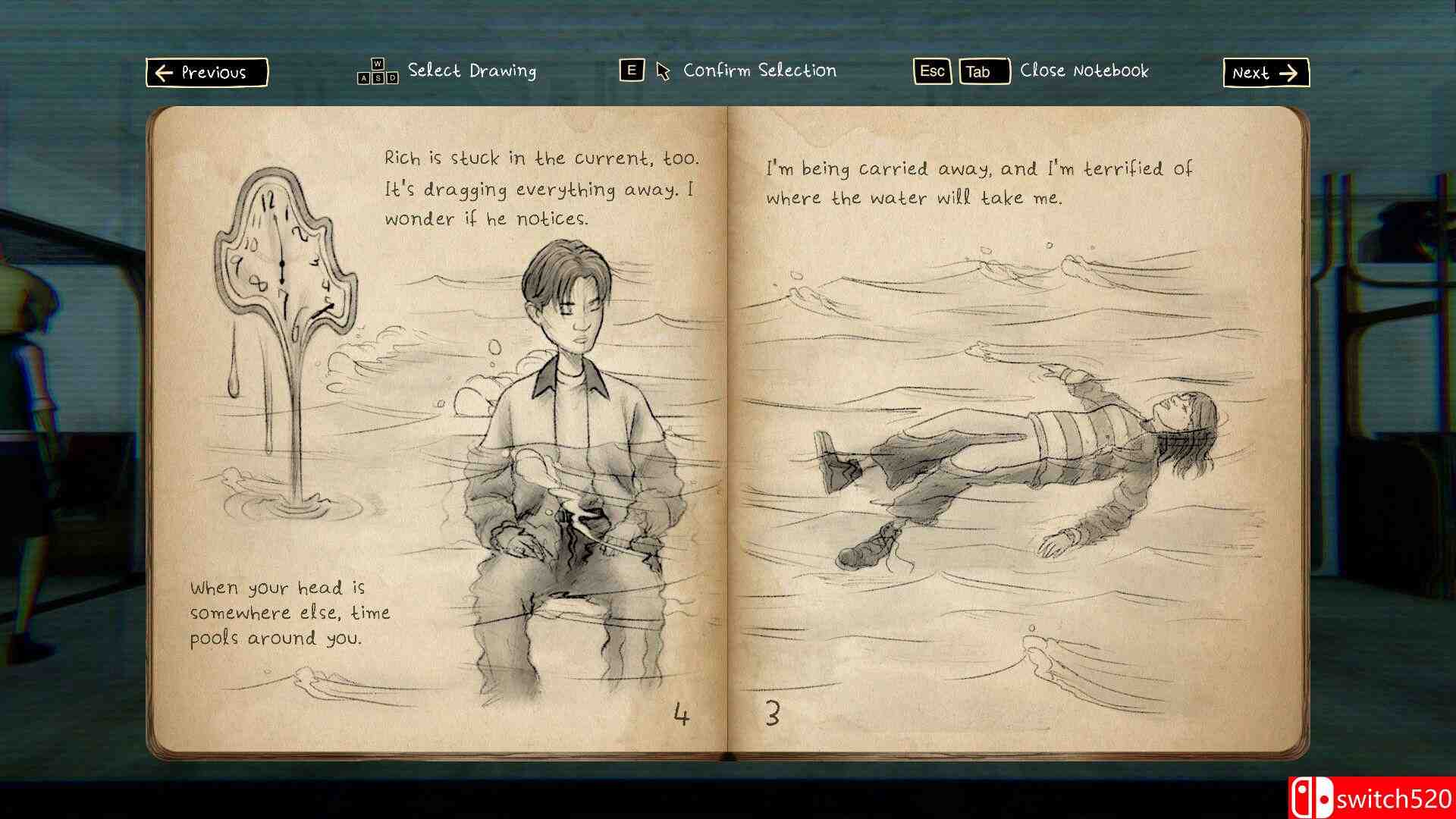
Task: Click the Select Drawing label text
Action: point(470,71)
